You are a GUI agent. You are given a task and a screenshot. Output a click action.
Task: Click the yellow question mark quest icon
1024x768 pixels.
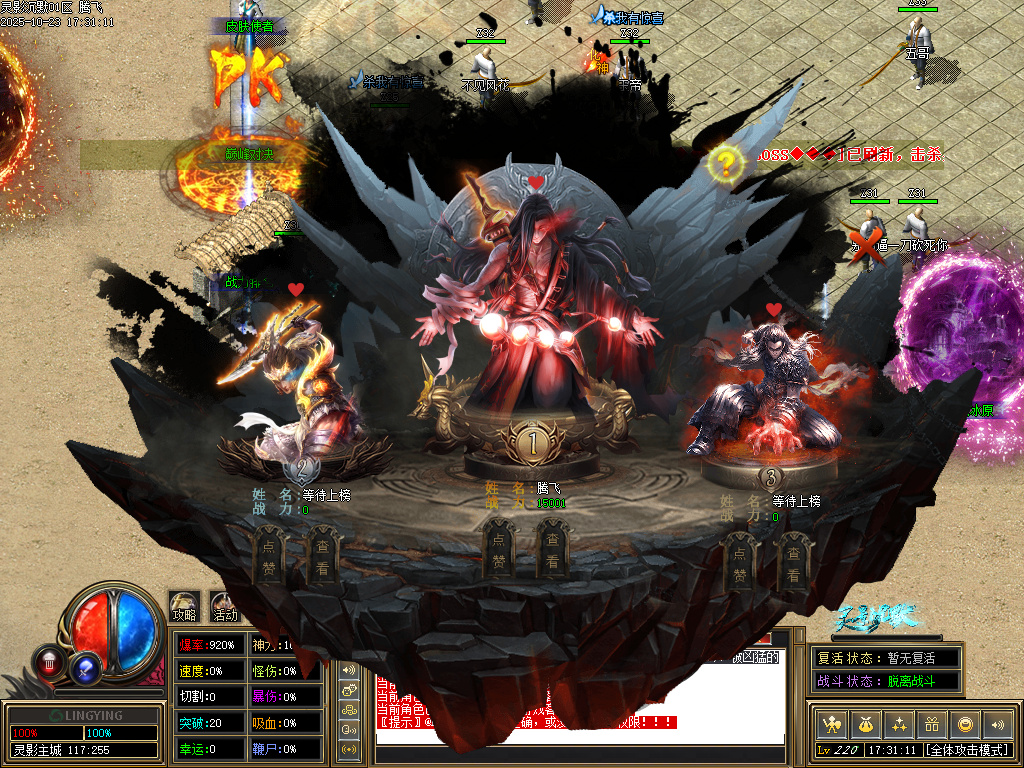point(727,161)
